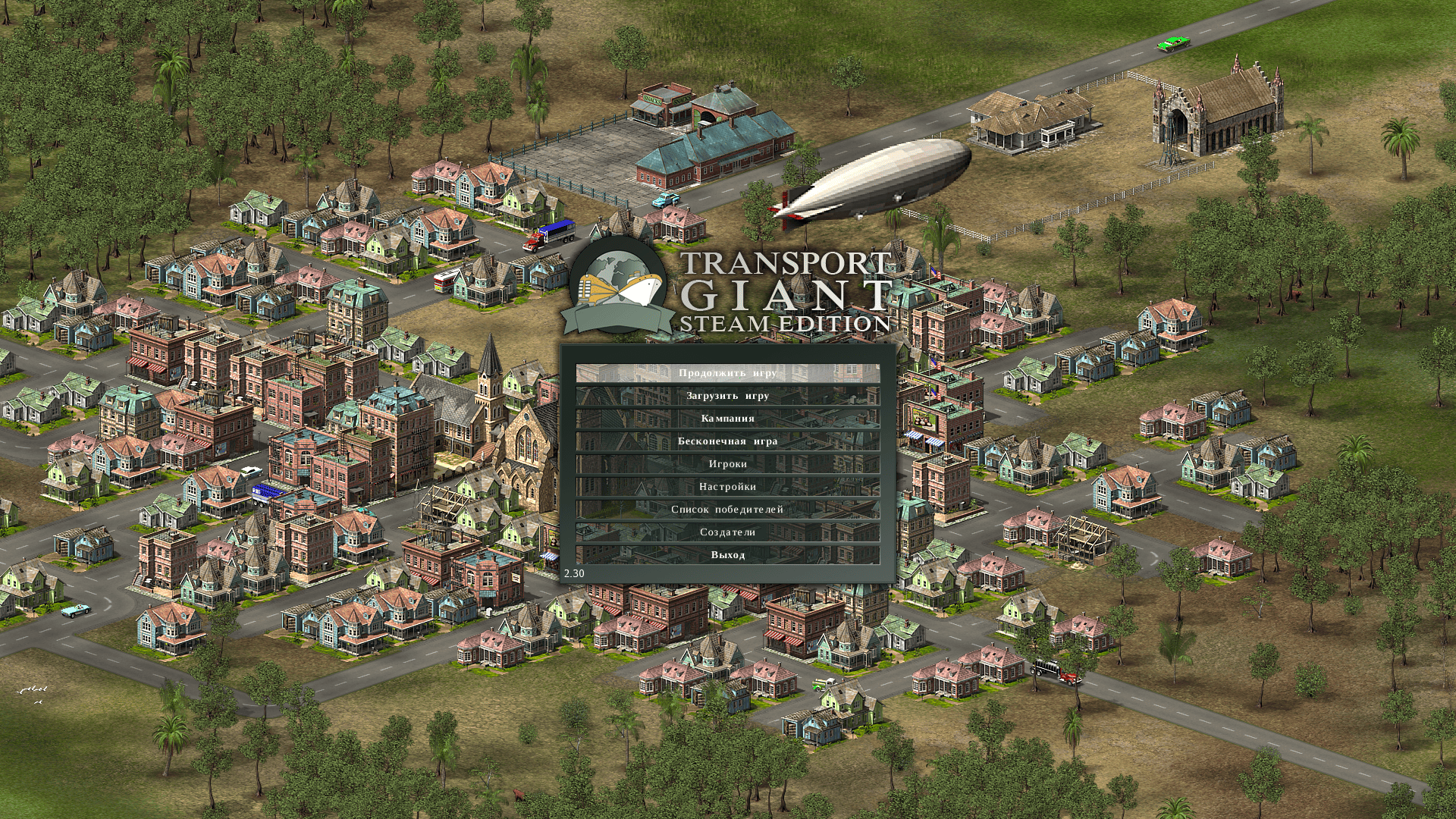View the "Создатели" credits
This screenshot has height=819, width=1456.
[727, 532]
